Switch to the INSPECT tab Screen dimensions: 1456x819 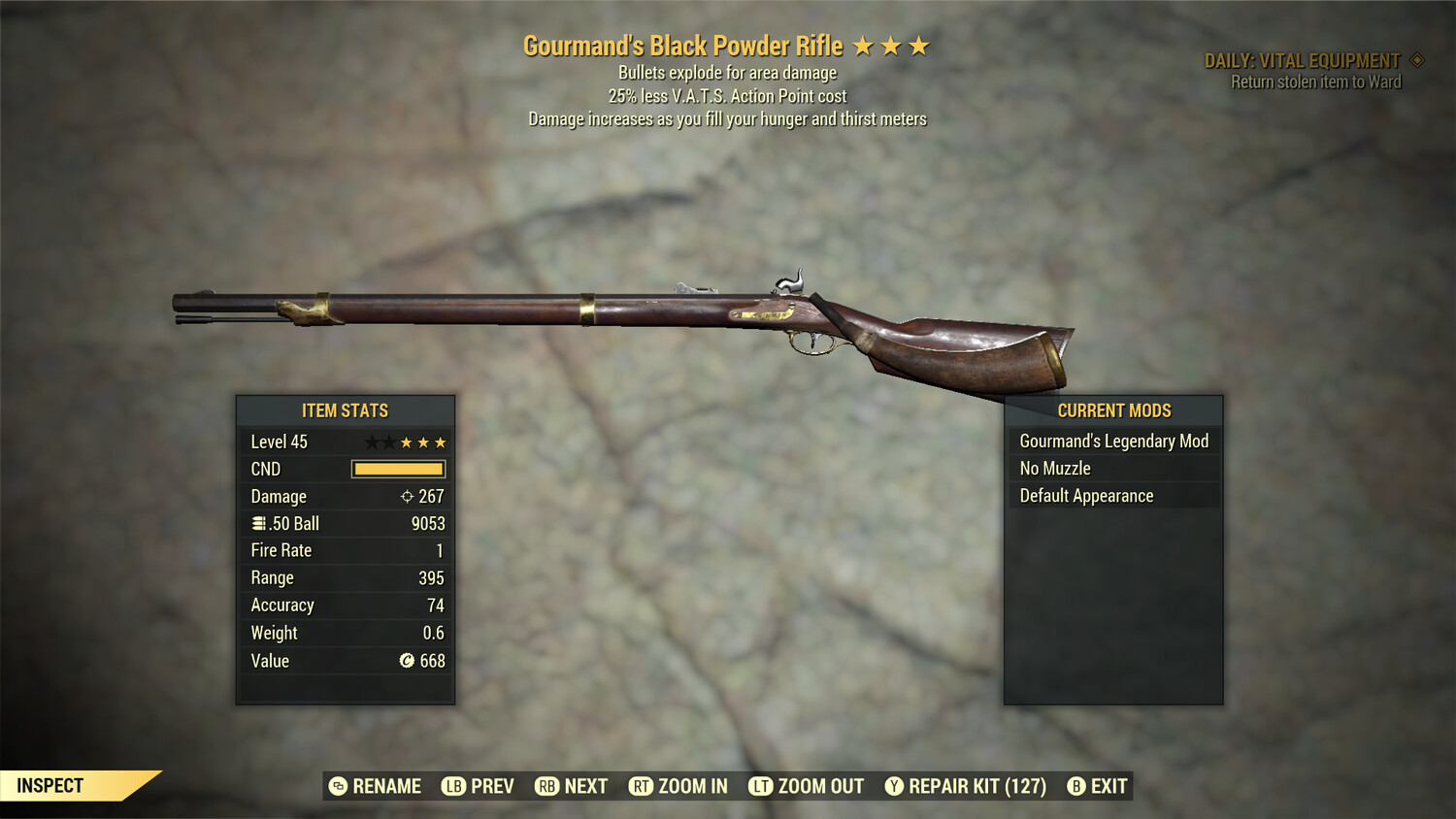click(50, 785)
